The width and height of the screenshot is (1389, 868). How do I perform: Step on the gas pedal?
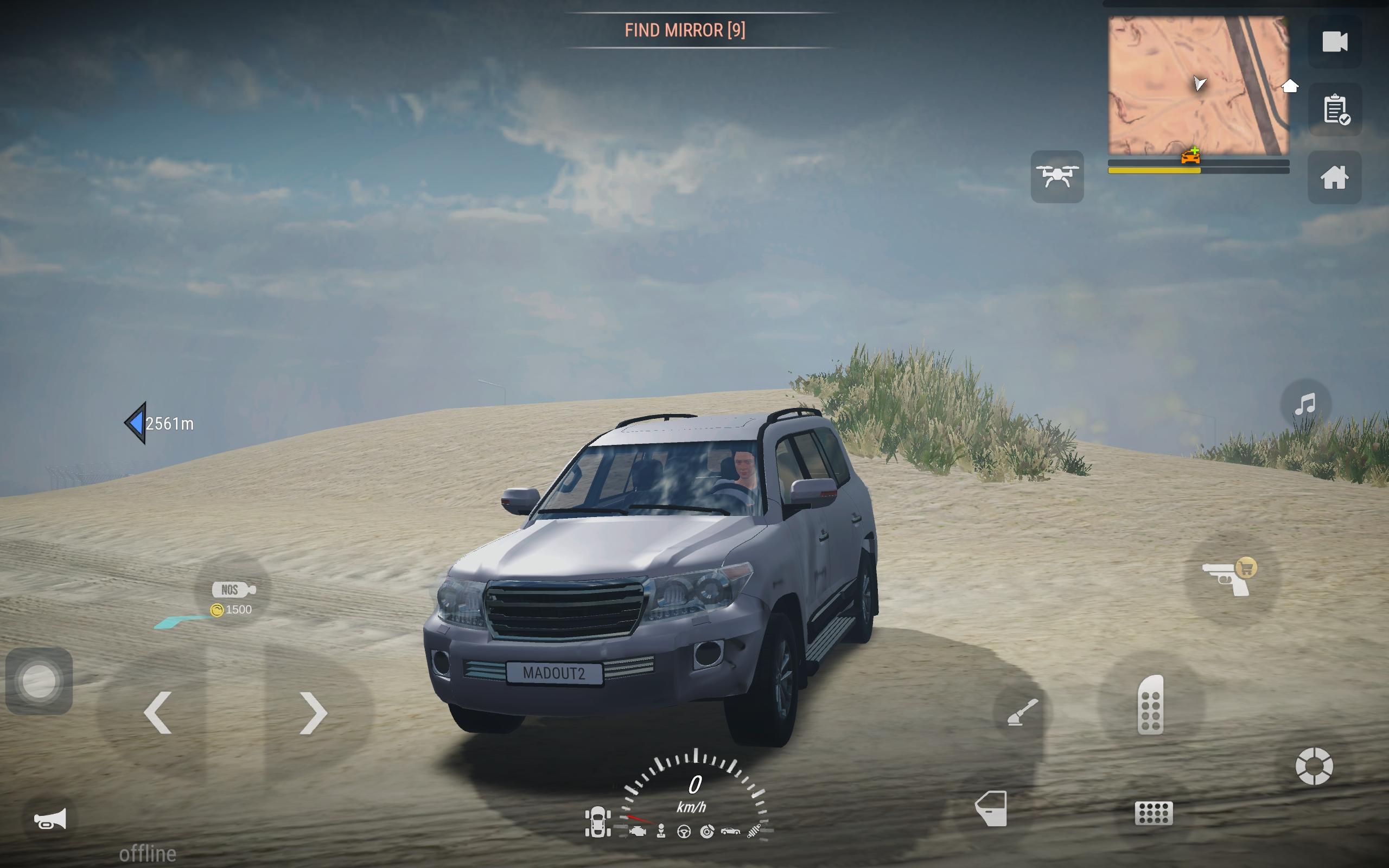(x=1150, y=705)
